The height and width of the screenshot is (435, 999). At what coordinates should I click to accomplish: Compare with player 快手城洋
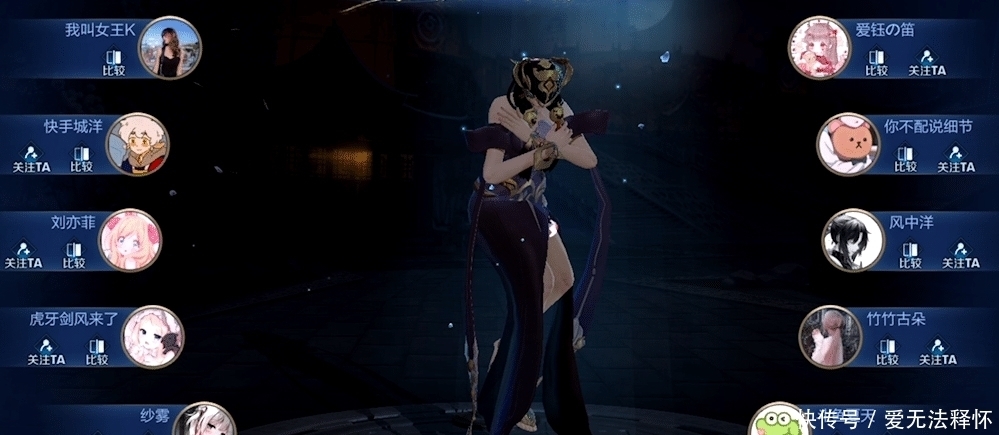point(82,158)
